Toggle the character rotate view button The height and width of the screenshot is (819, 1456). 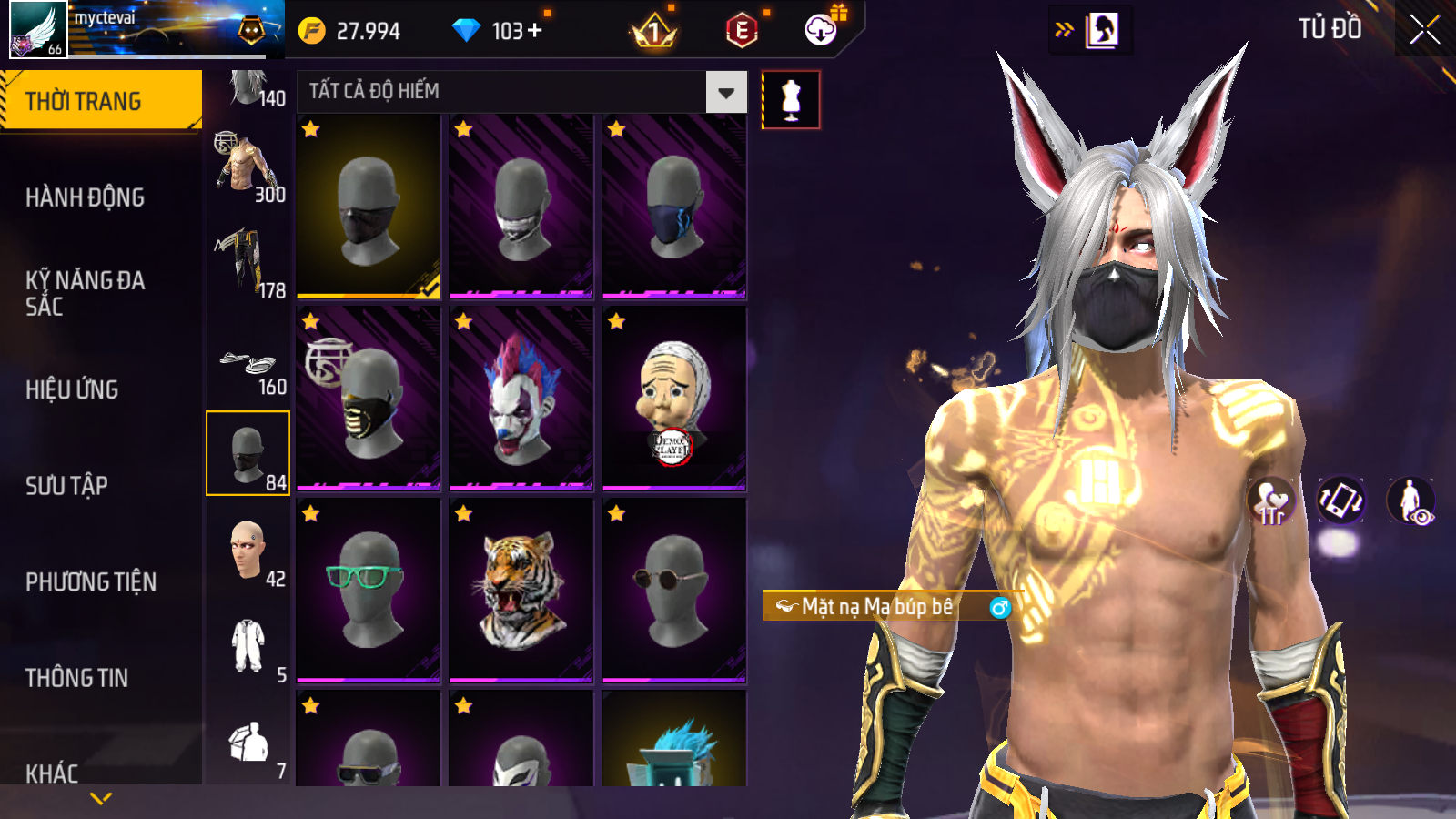pos(1340,500)
